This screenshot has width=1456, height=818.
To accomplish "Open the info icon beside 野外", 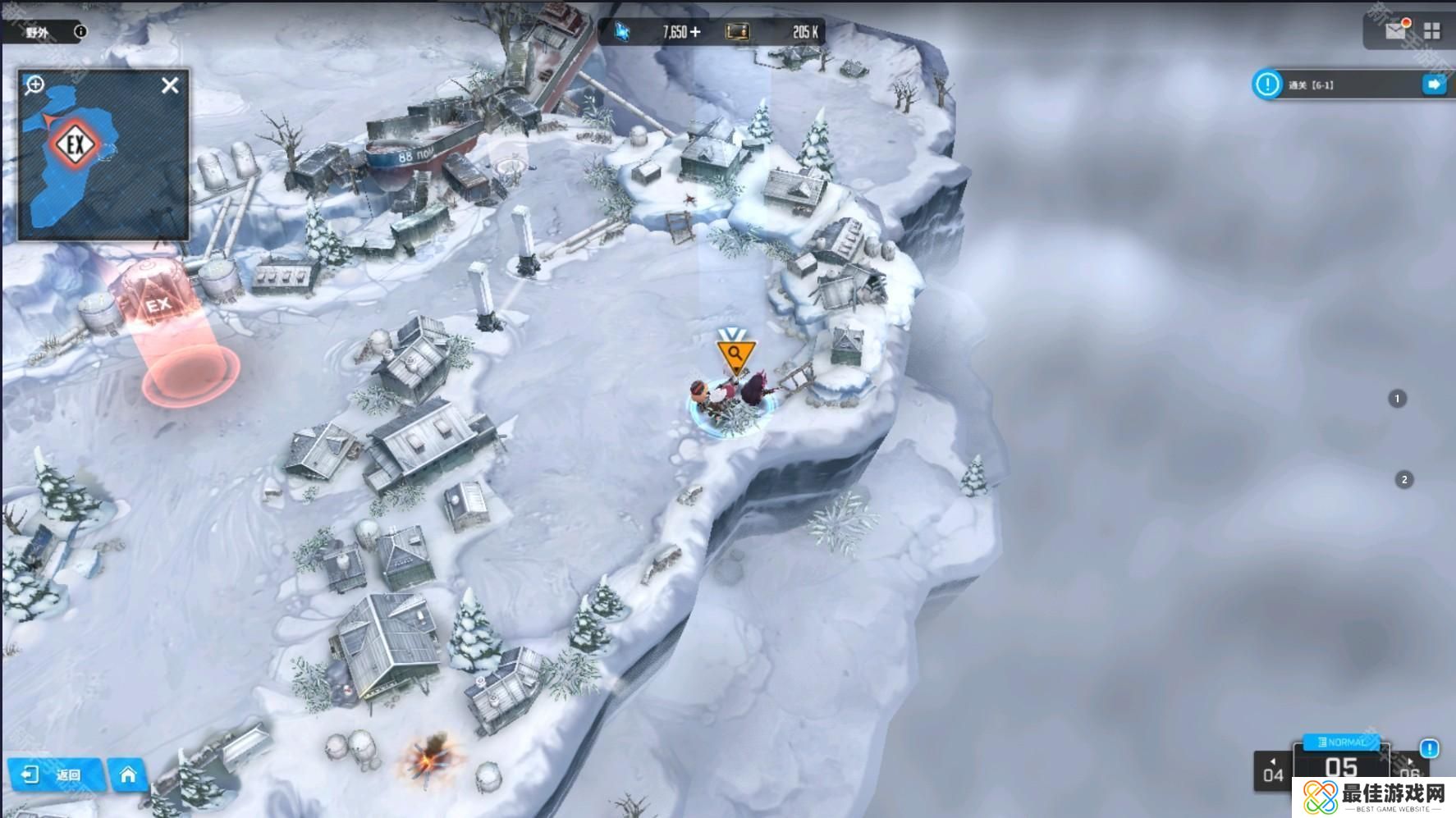I will [x=80, y=32].
